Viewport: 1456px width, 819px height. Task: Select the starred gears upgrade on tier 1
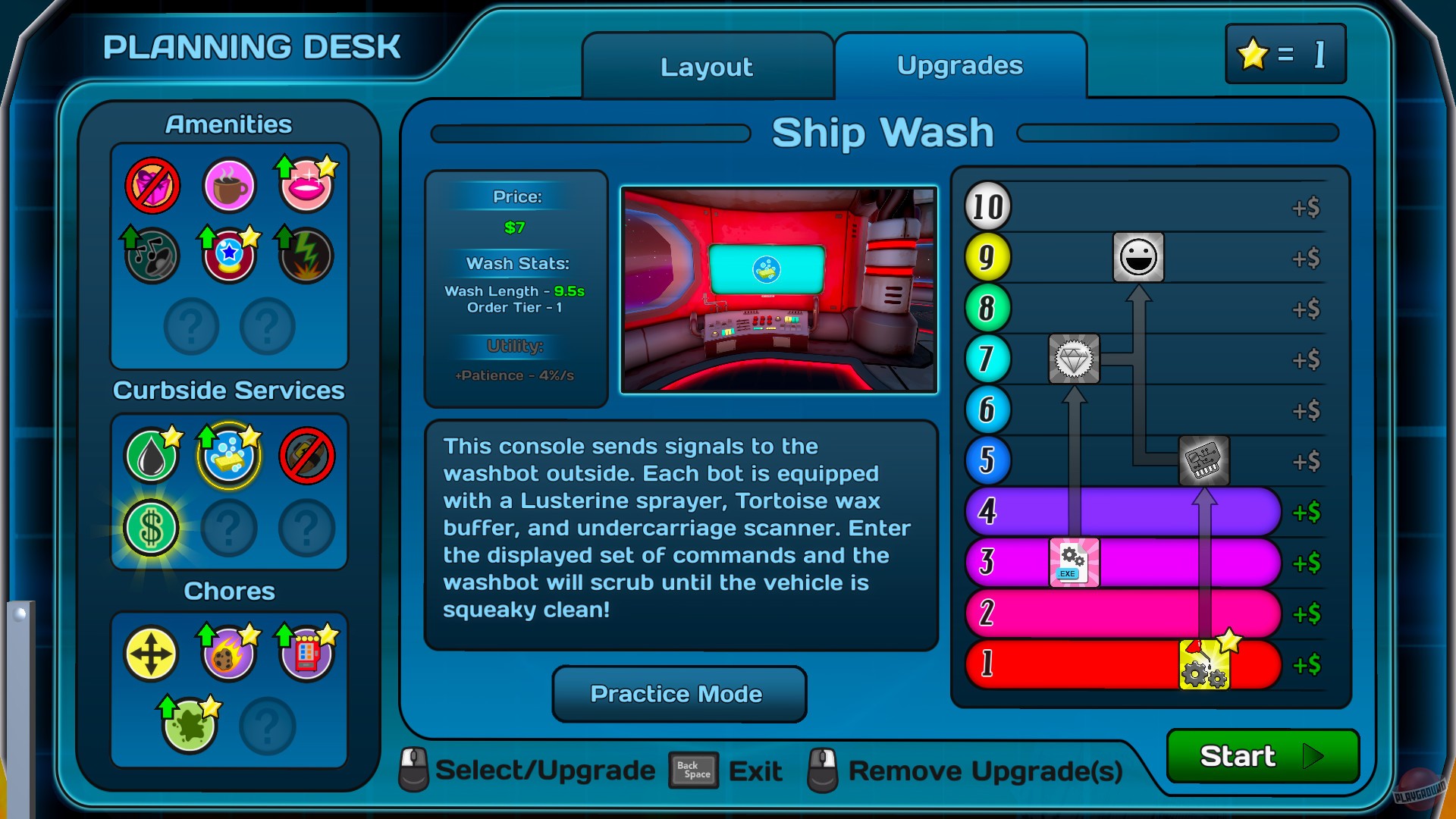point(1206,664)
